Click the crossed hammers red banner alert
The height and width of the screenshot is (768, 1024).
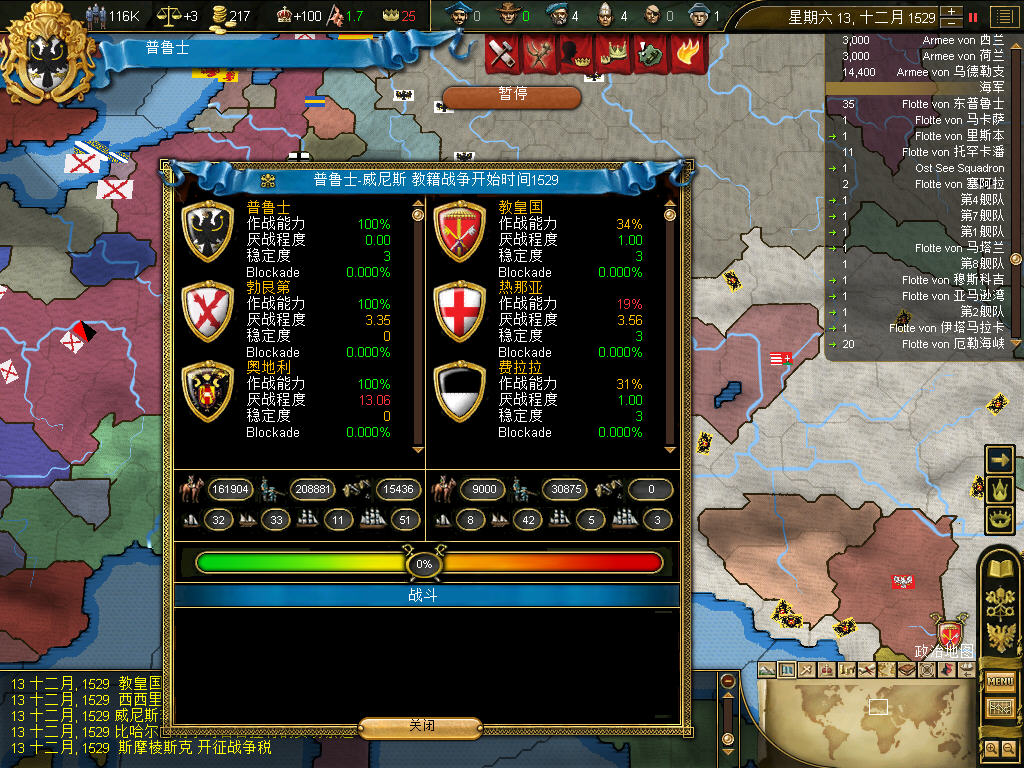coord(503,54)
